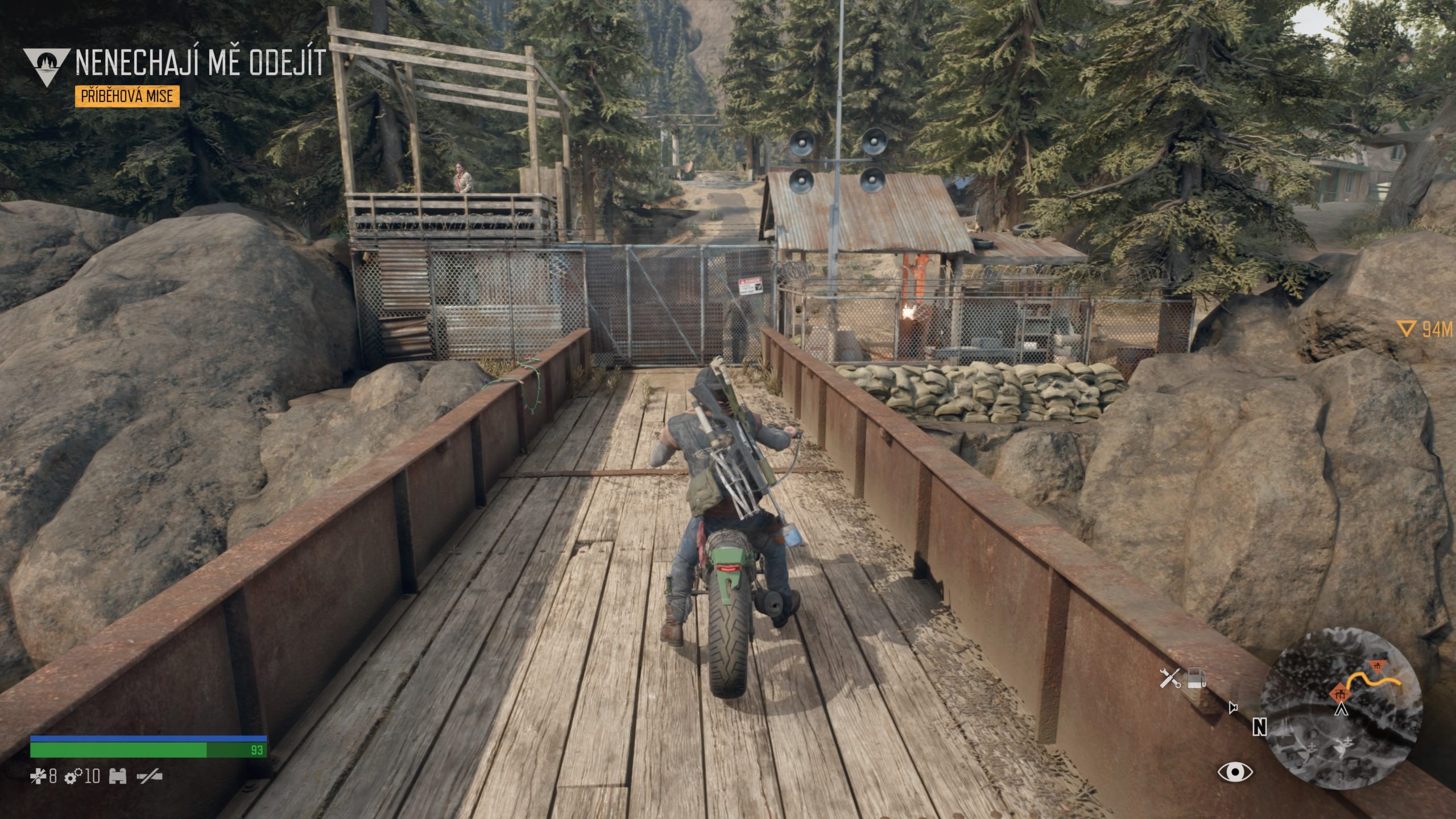Toggle the stealth eye detection indicator
This screenshot has width=1456, height=819.
1235,772
